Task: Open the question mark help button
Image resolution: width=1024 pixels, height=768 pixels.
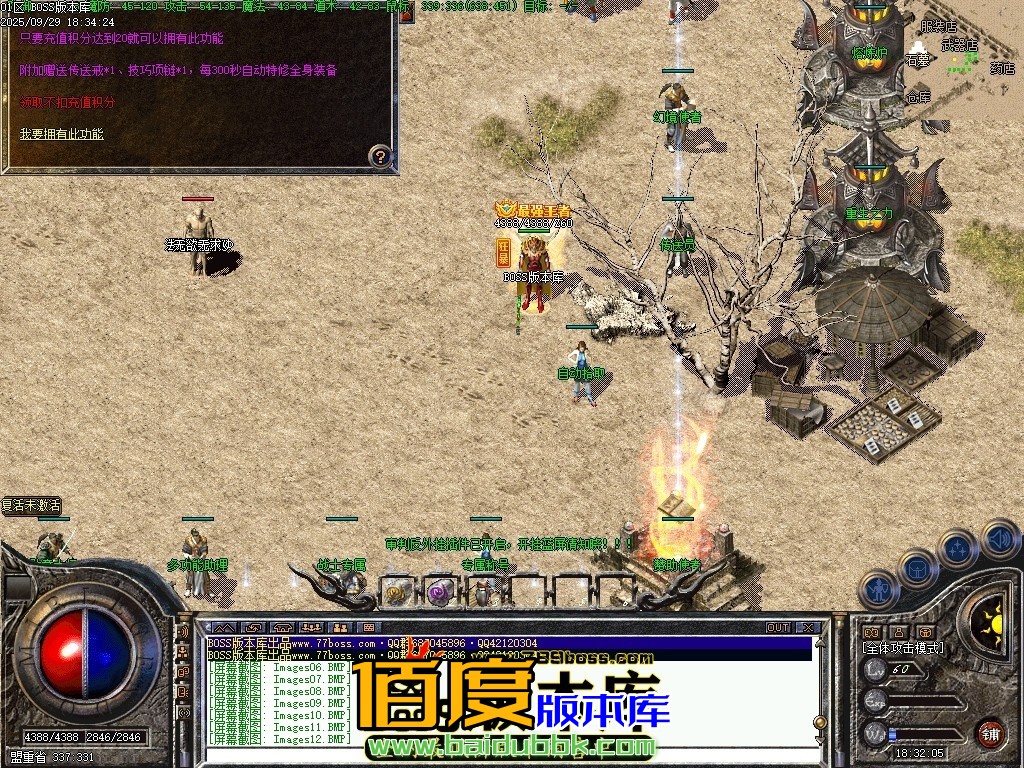Action: point(380,156)
